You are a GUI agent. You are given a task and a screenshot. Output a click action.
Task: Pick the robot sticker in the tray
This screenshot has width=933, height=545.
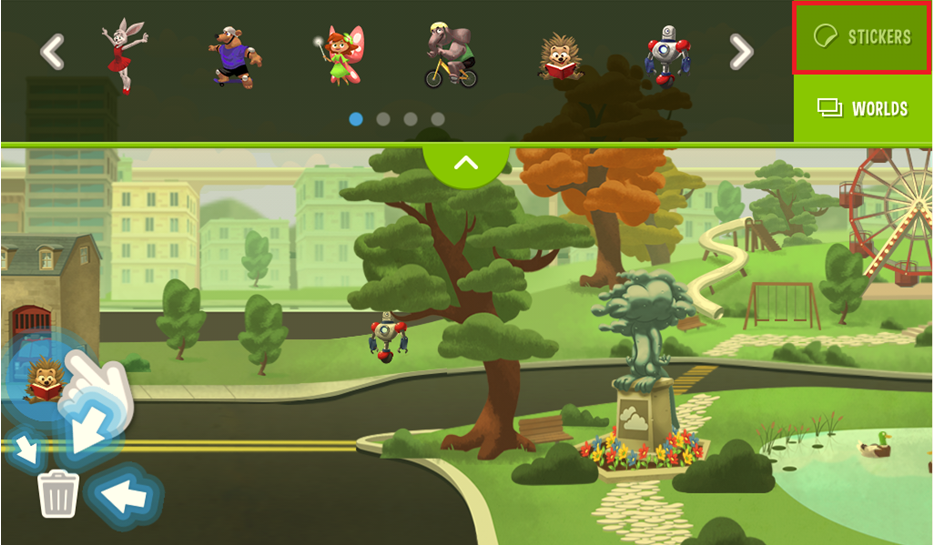coord(665,55)
